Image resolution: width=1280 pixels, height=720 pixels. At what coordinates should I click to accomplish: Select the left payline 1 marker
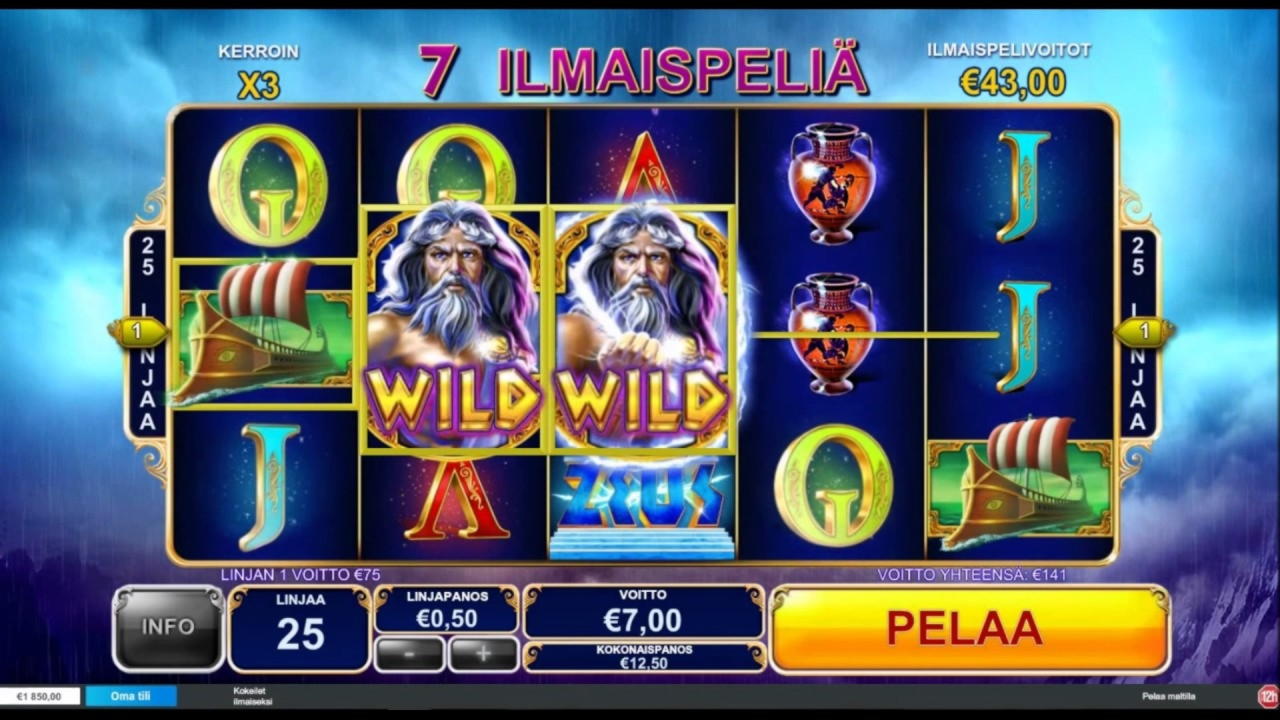137,330
